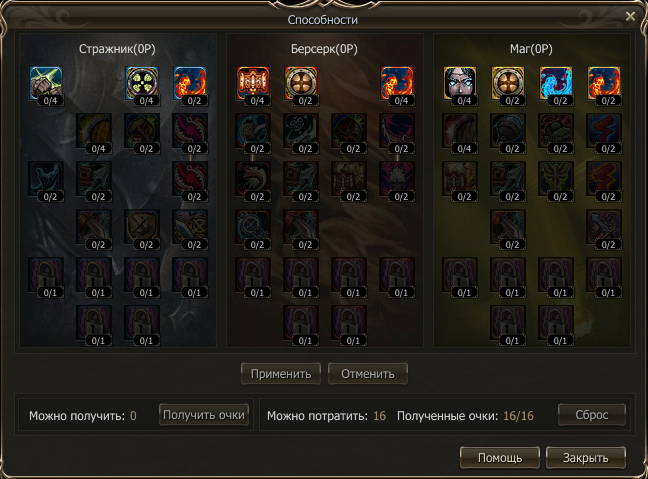Screen dimensions: 648x479
Task: Apply changes with the Применить button
Action: point(281,374)
